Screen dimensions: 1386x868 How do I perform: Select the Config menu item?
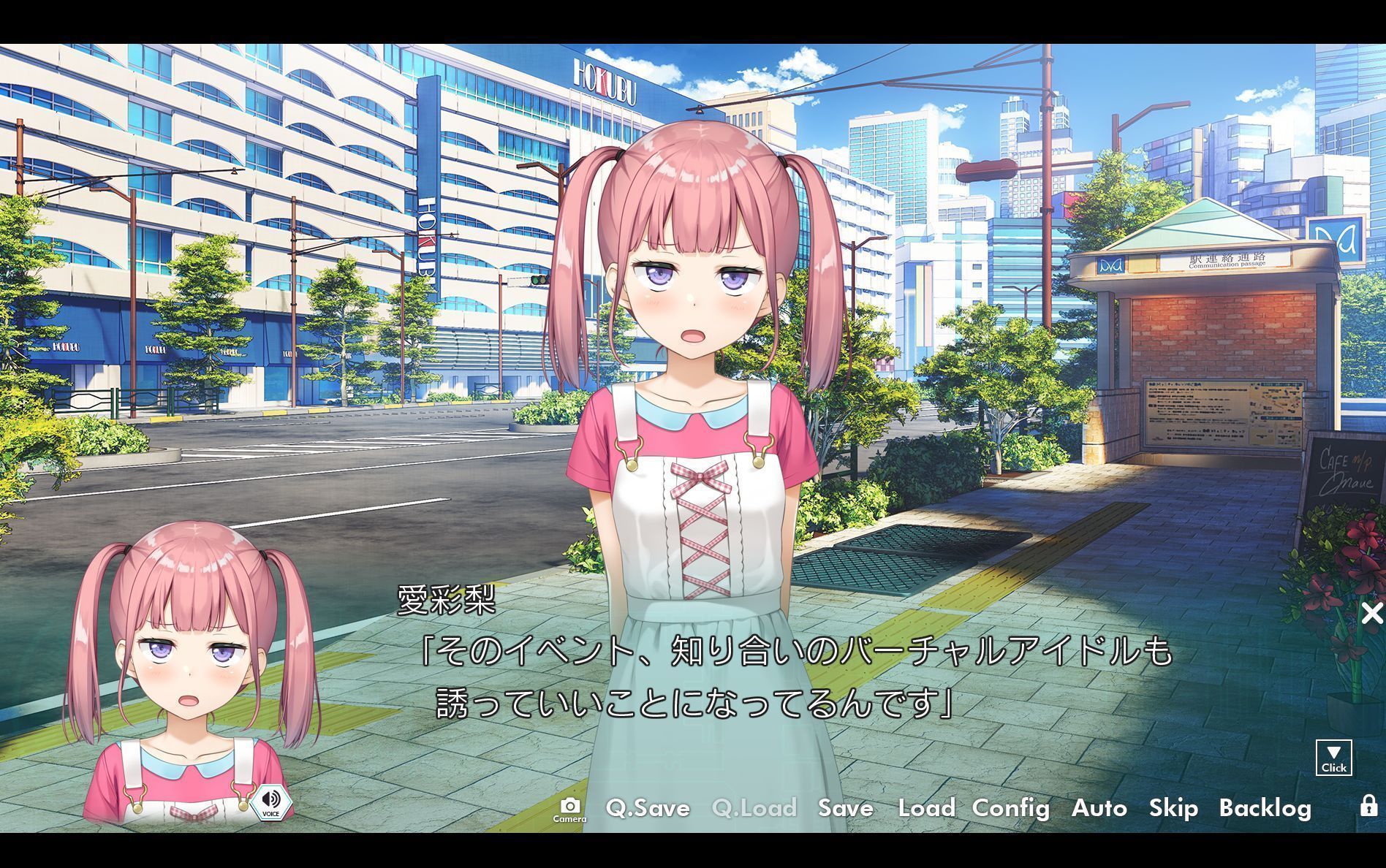[x=1010, y=808]
